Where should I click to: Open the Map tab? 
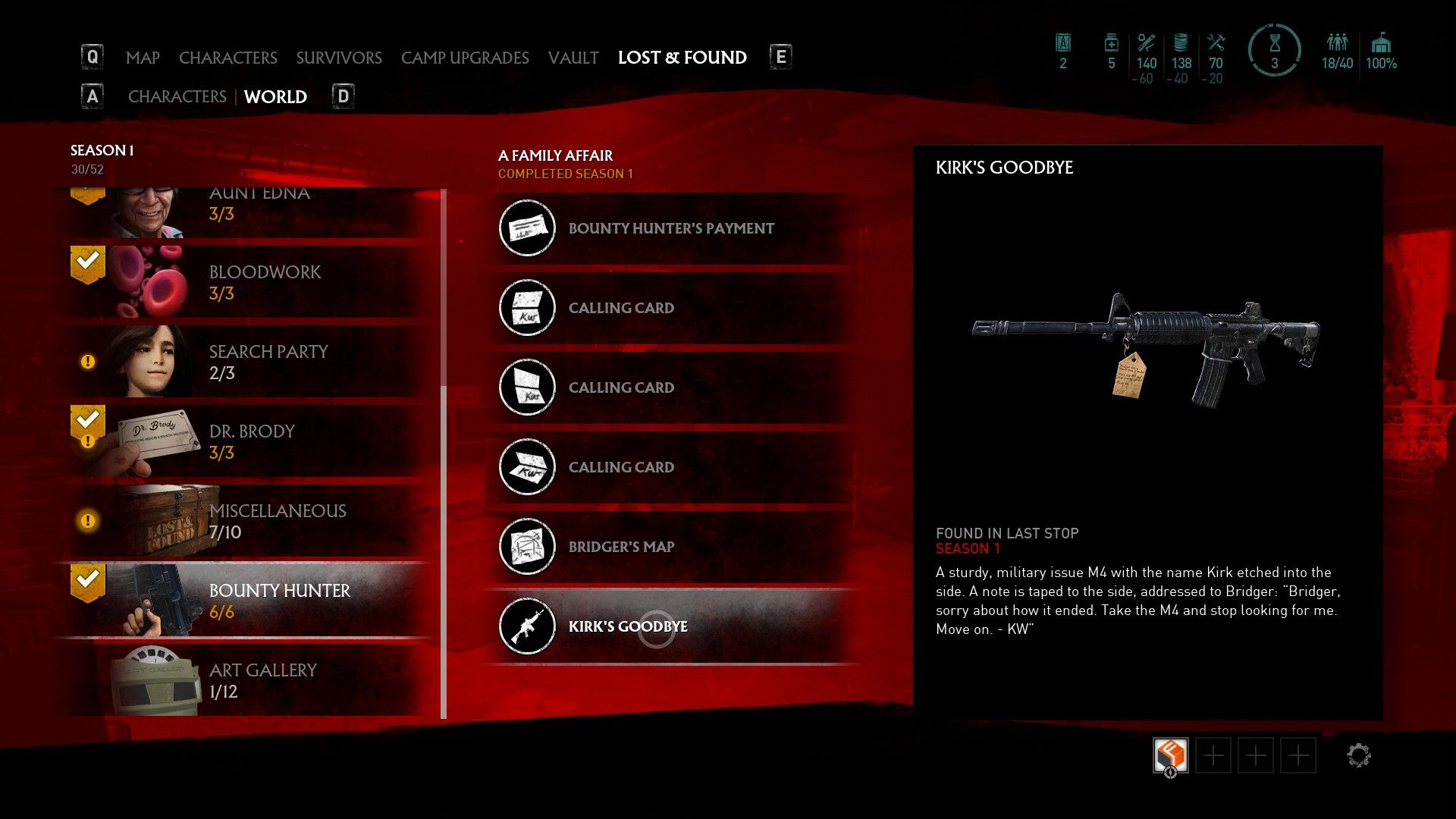[x=143, y=58]
